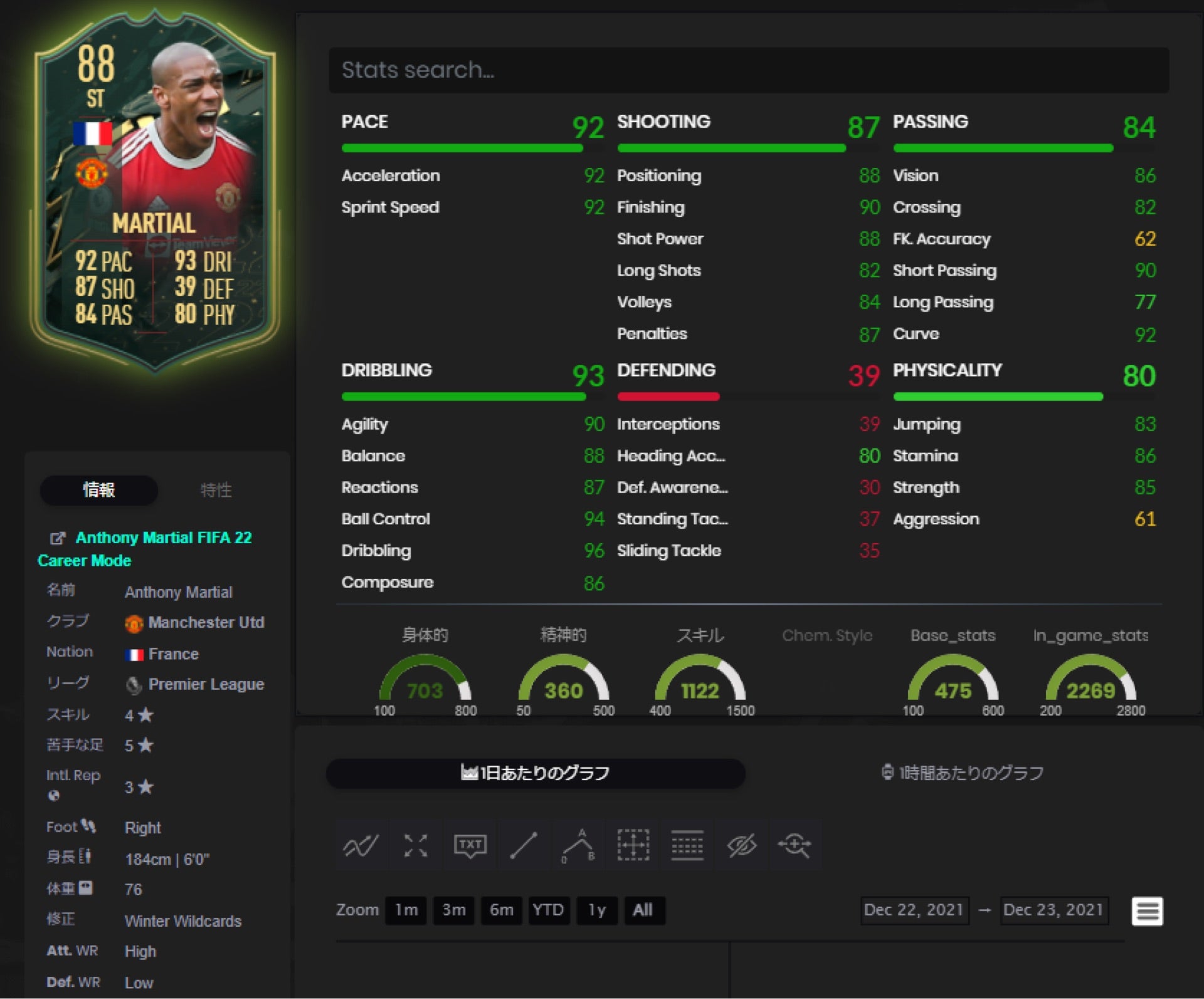Viewport: 1204px width, 999px height.
Task: Set graph zoom to 3m
Action: 453,910
